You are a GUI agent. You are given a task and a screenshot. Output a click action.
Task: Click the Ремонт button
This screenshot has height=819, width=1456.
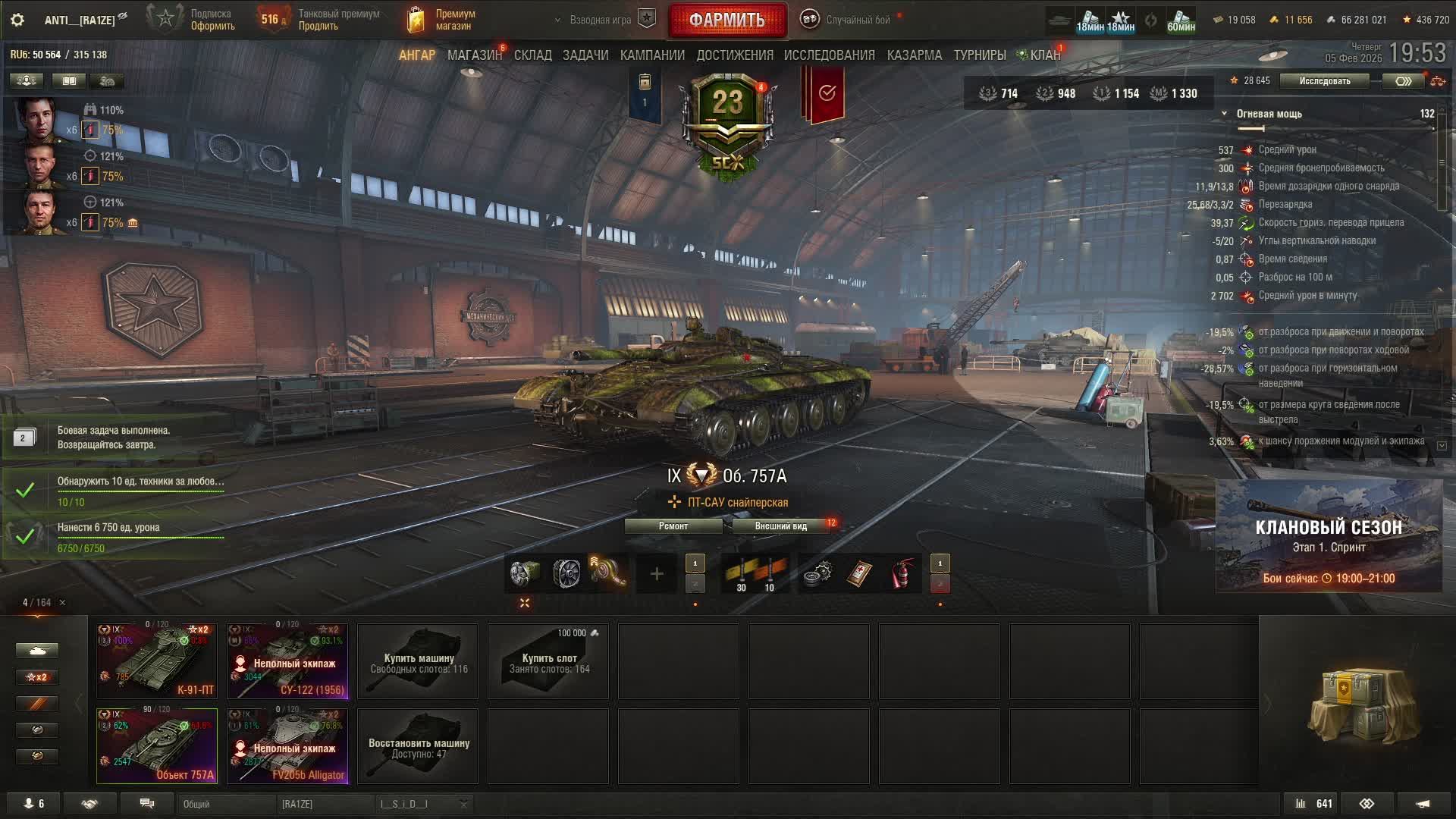coord(673,526)
